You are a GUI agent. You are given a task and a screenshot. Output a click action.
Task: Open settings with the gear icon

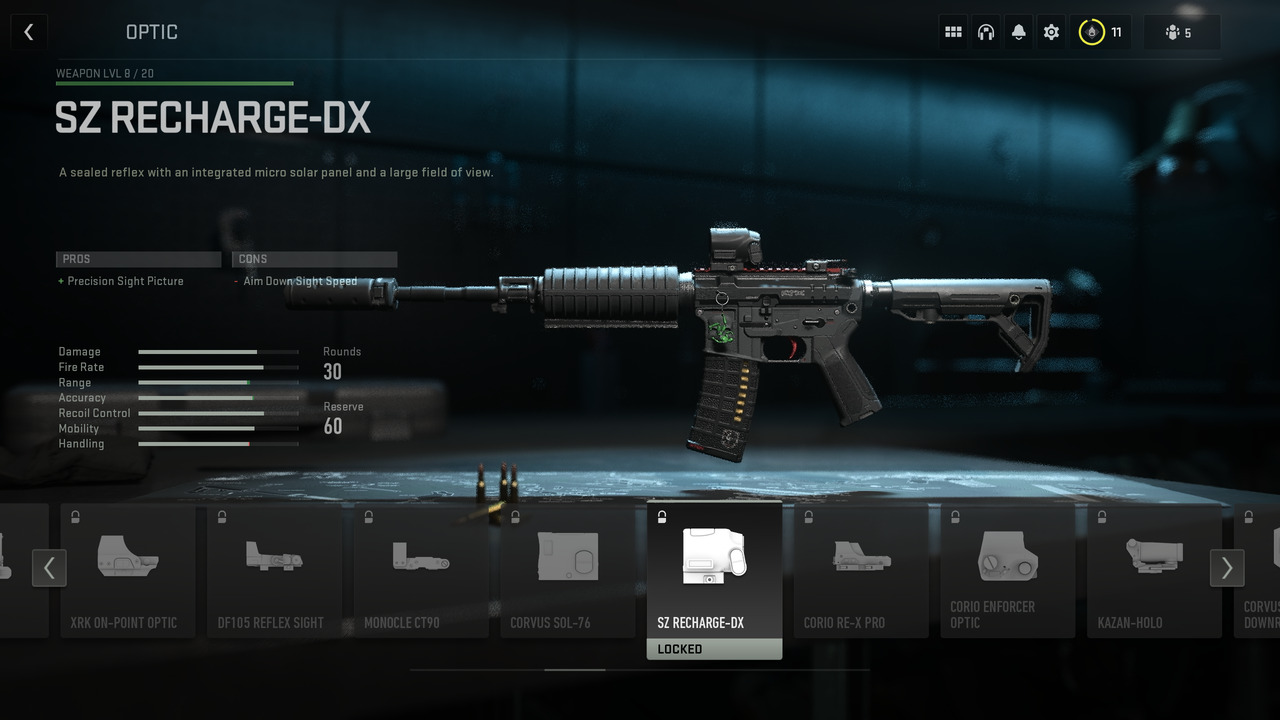coord(1051,32)
